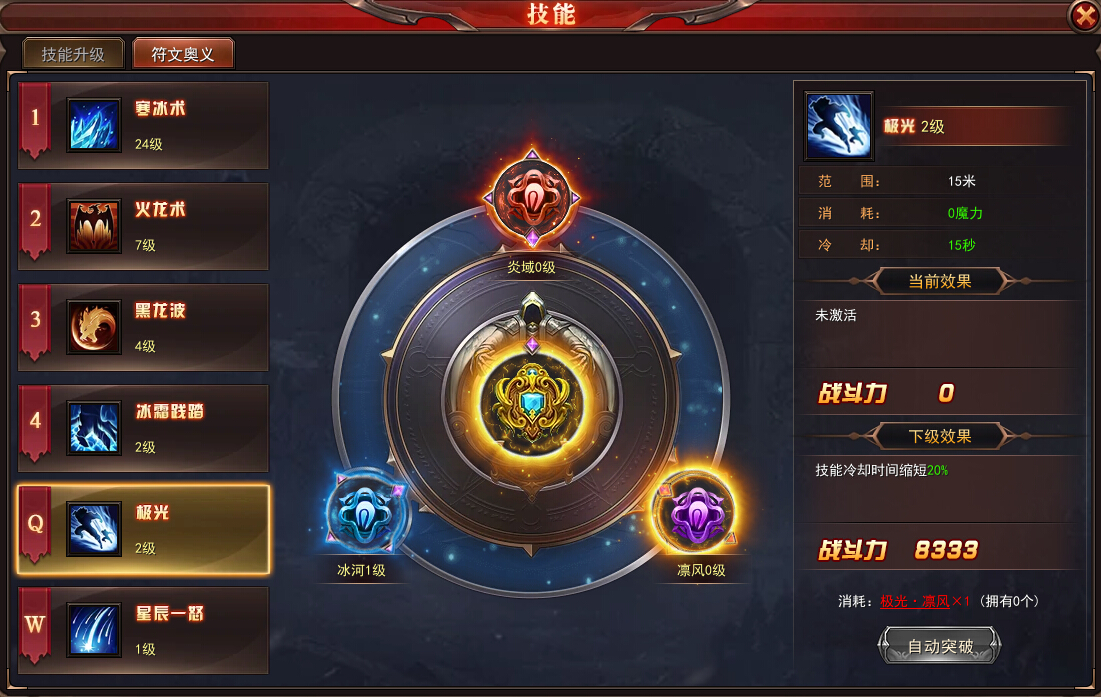Choose the 火龙术 skill entry

pyautogui.click(x=143, y=226)
